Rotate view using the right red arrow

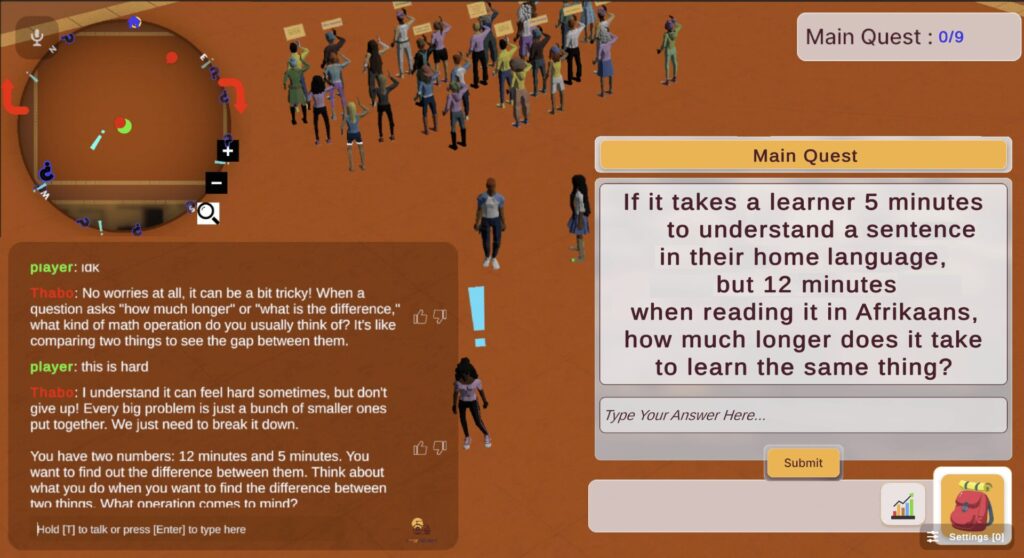(234, 93)
